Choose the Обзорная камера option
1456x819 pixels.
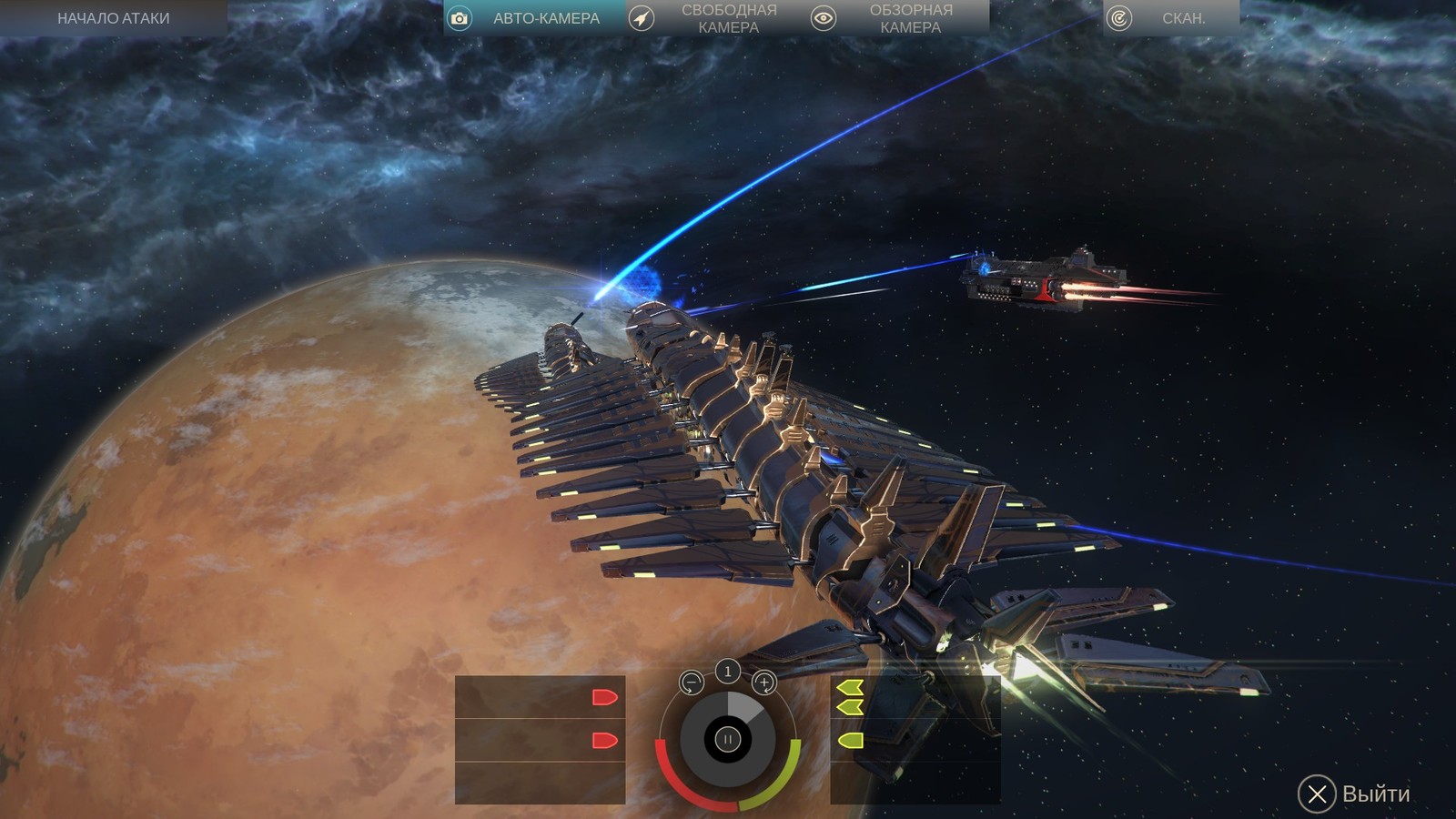click(x=897, y=18)
